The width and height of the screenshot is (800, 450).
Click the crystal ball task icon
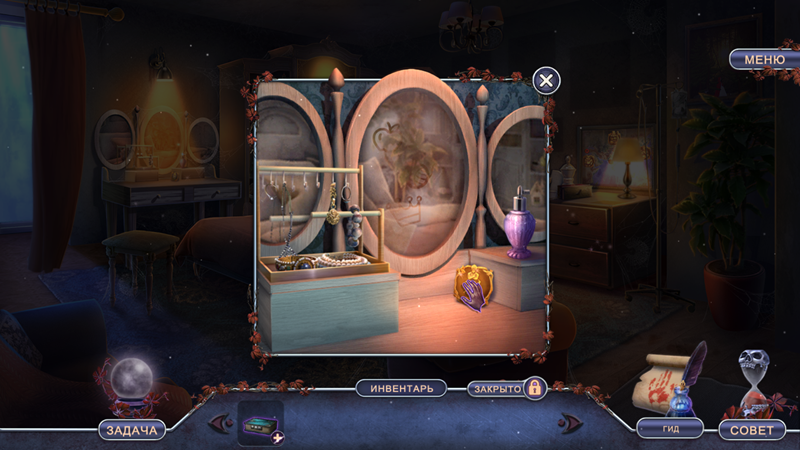[x=130, y=382]
